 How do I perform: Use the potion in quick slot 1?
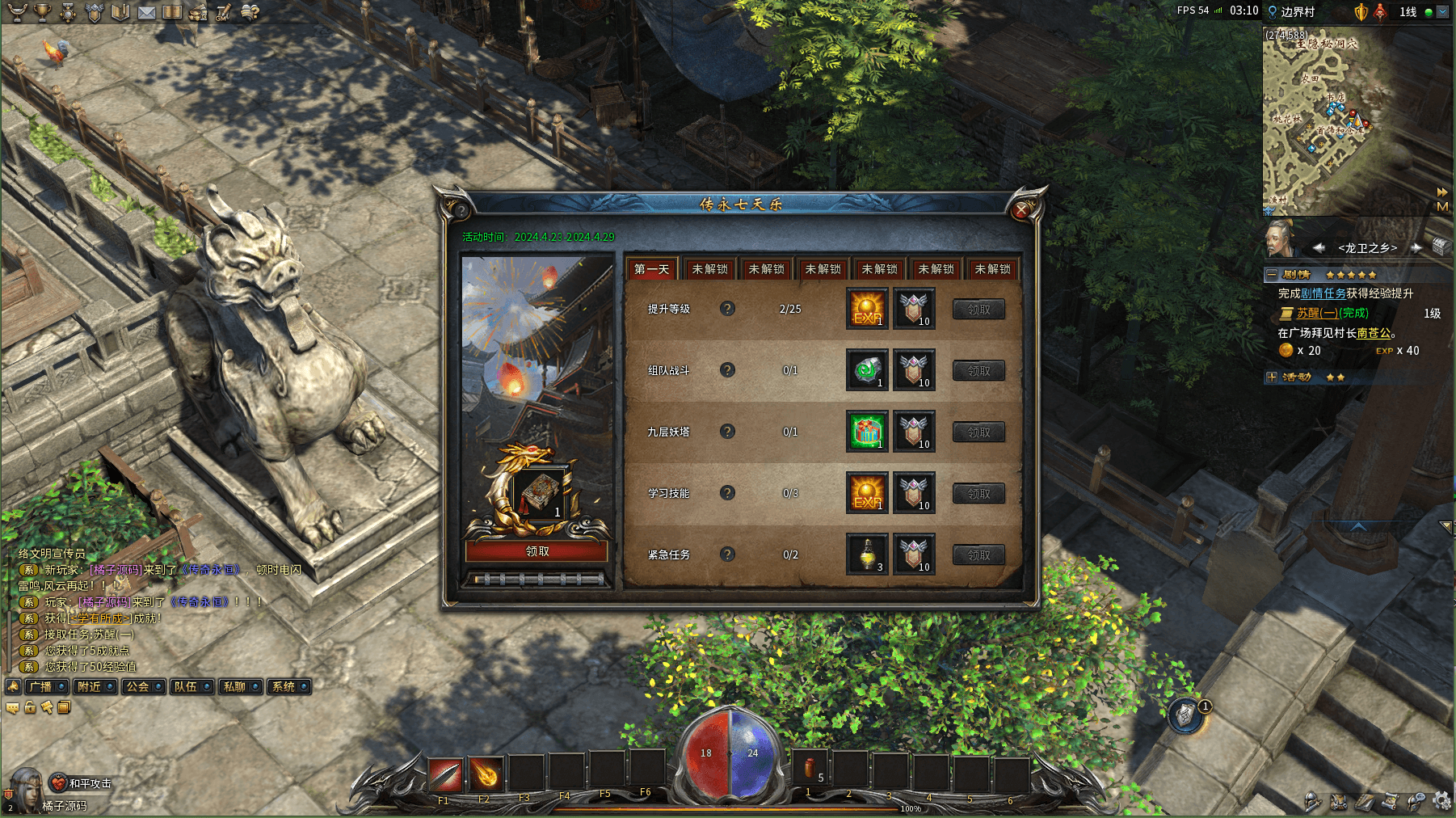point(810,772)
